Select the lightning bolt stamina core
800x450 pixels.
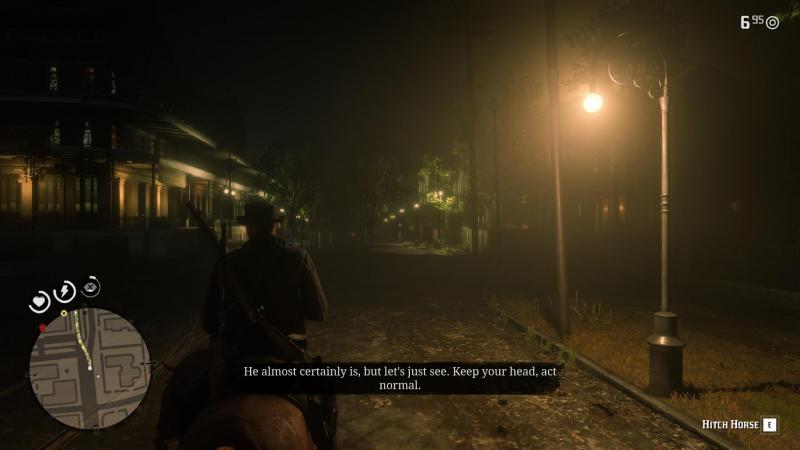point(65,291)
